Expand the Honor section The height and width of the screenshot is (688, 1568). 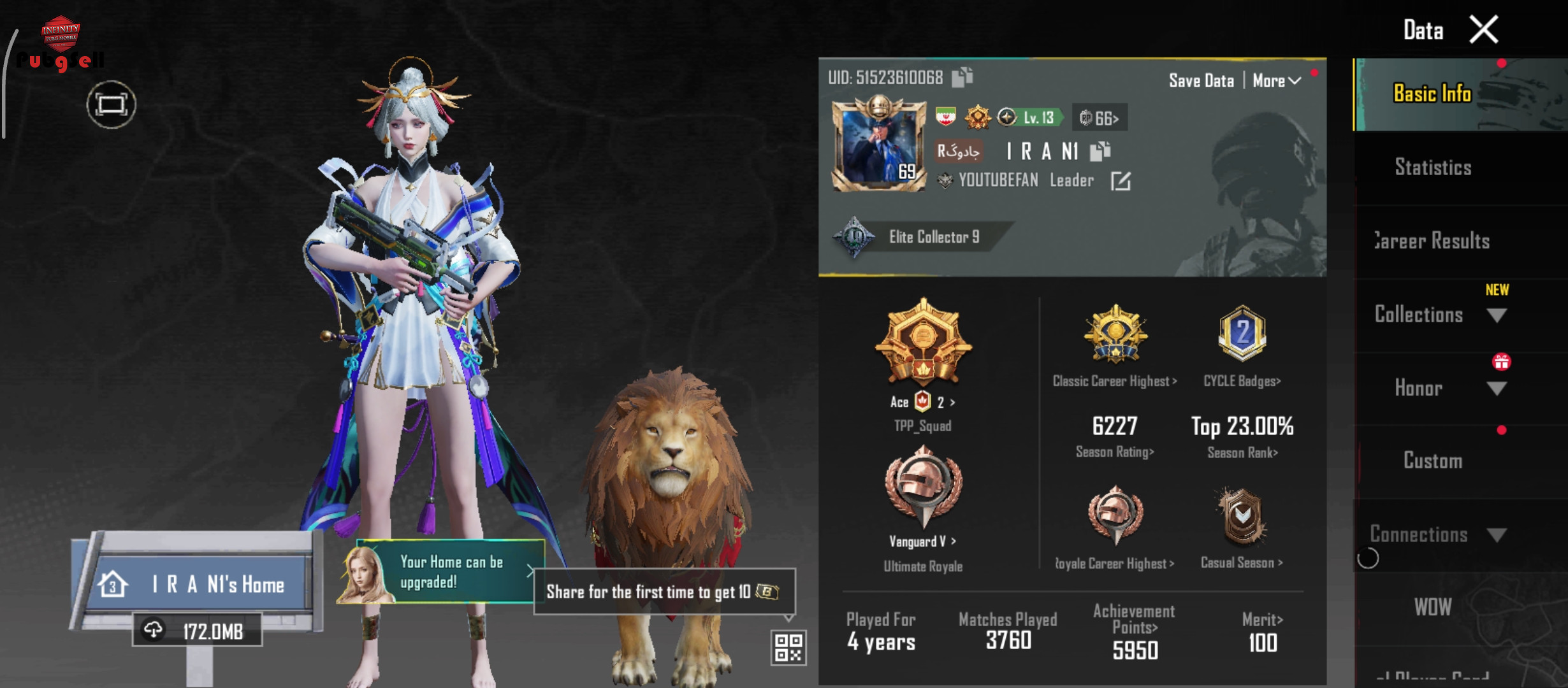pos(1496,389)
